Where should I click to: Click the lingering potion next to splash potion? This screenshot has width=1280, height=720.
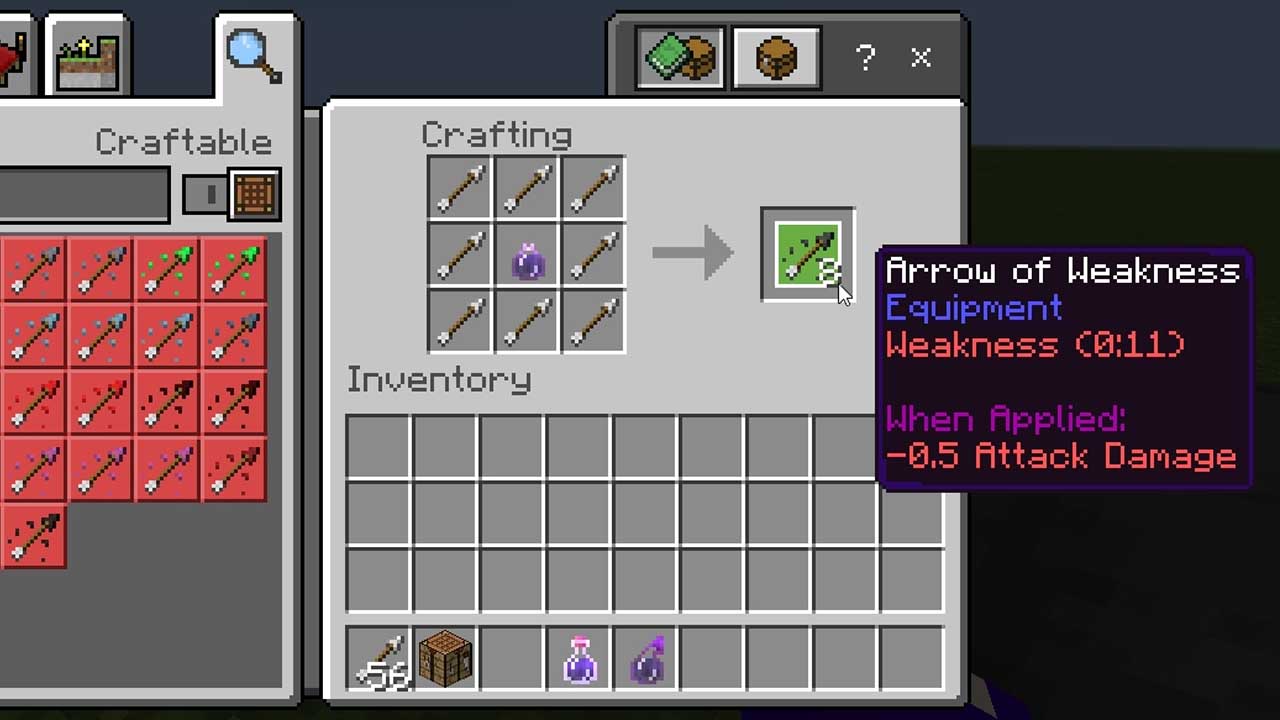click(x=645, y=657)
